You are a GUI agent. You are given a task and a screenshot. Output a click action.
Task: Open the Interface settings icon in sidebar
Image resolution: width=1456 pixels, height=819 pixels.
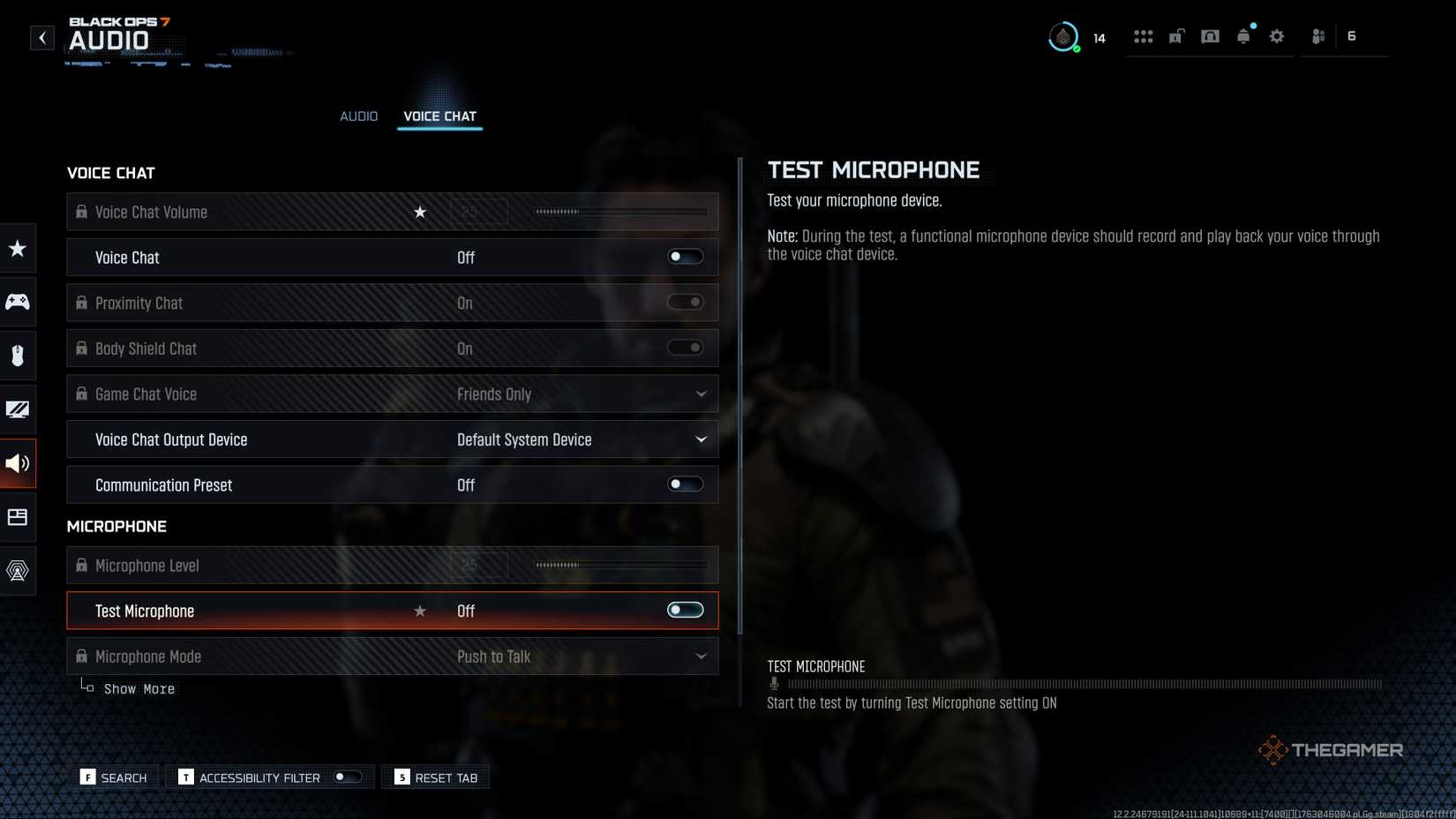point(18,517)
